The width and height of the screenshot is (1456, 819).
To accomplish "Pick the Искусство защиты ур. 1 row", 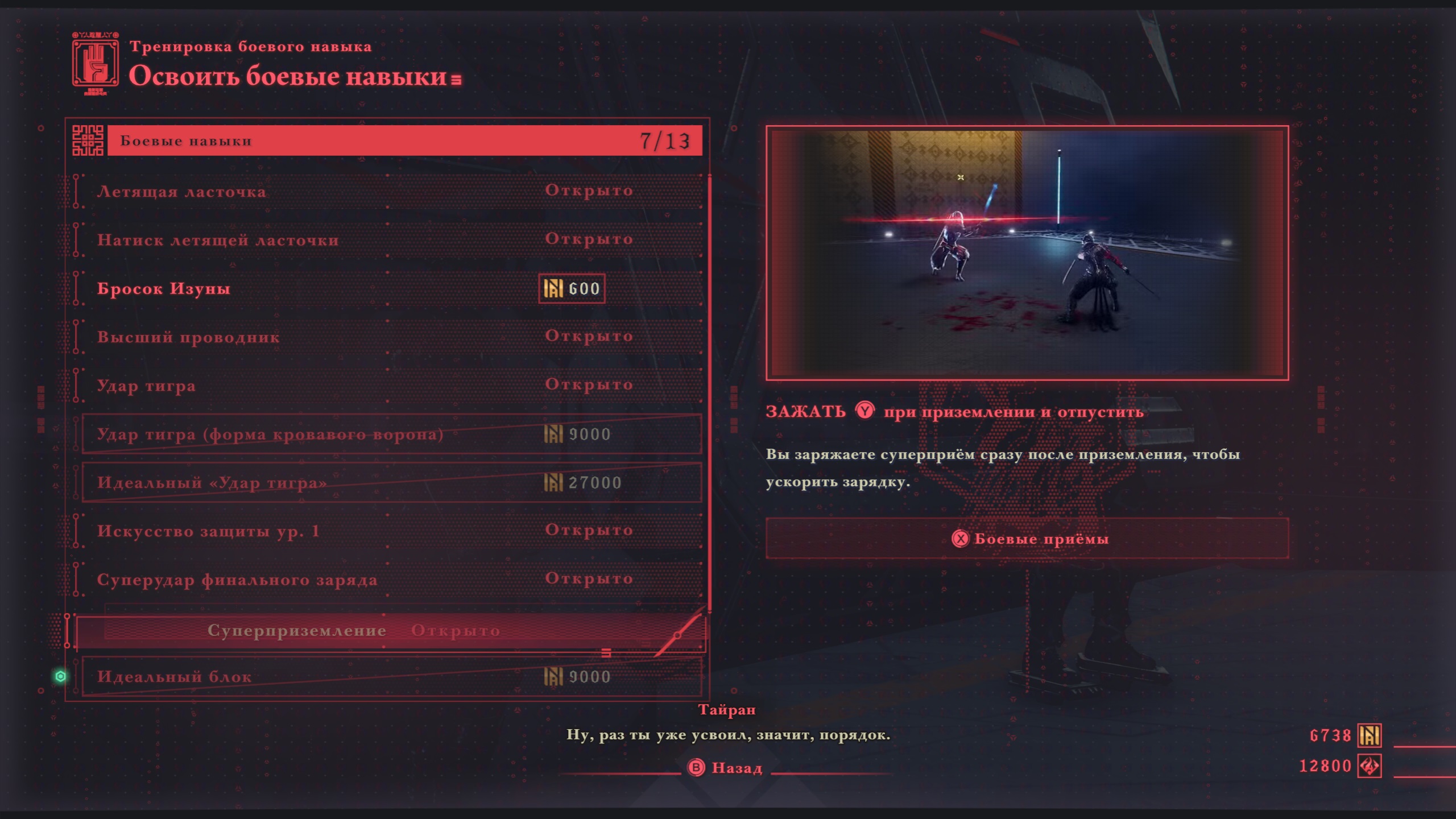I will pyautogui.click(x=387, y=531).
